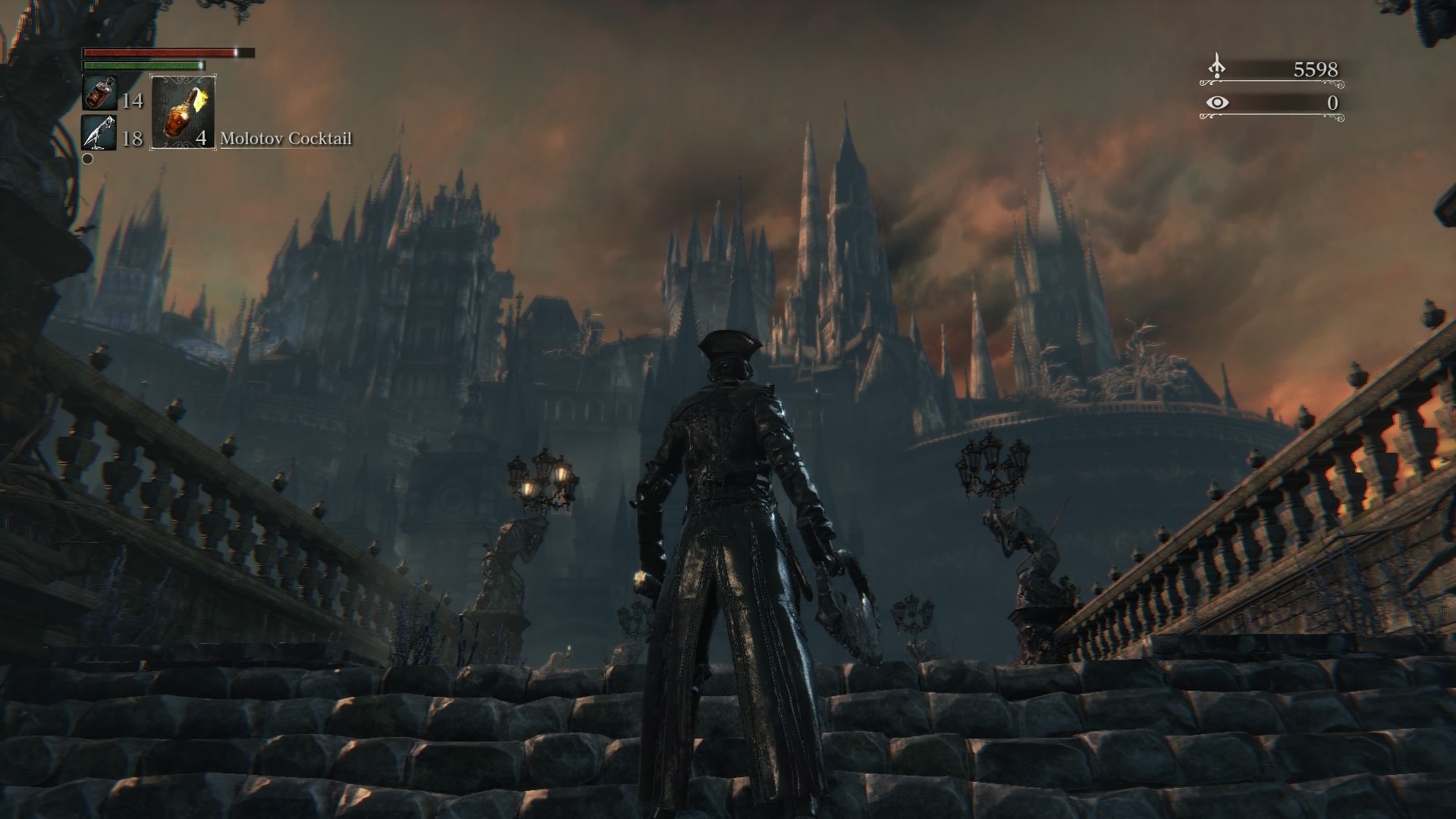Select the Molotov Cocktail quick item slot
Screen dimensions: 1456x819
[182, 114]
